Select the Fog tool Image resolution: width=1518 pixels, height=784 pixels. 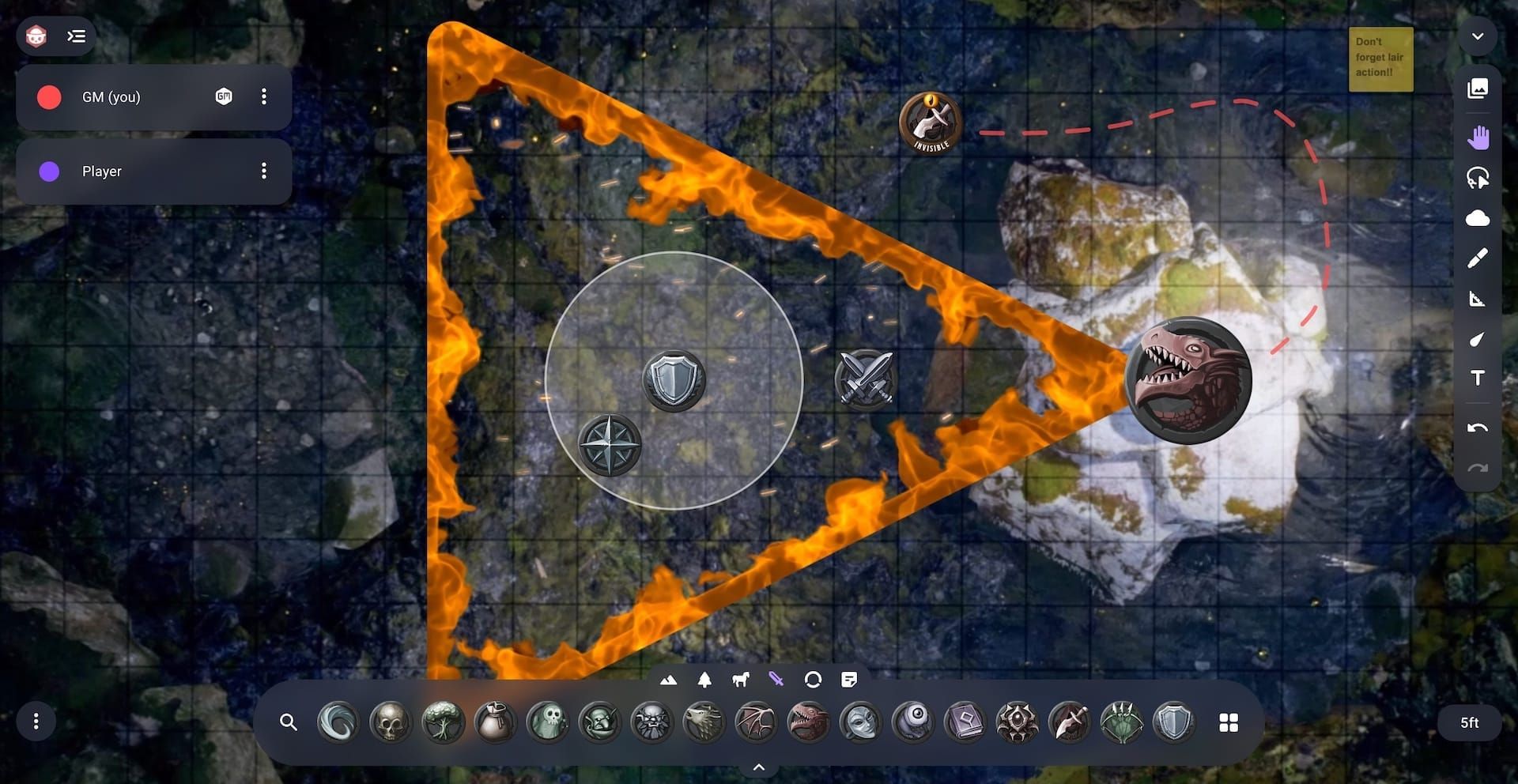point(1478,218)
